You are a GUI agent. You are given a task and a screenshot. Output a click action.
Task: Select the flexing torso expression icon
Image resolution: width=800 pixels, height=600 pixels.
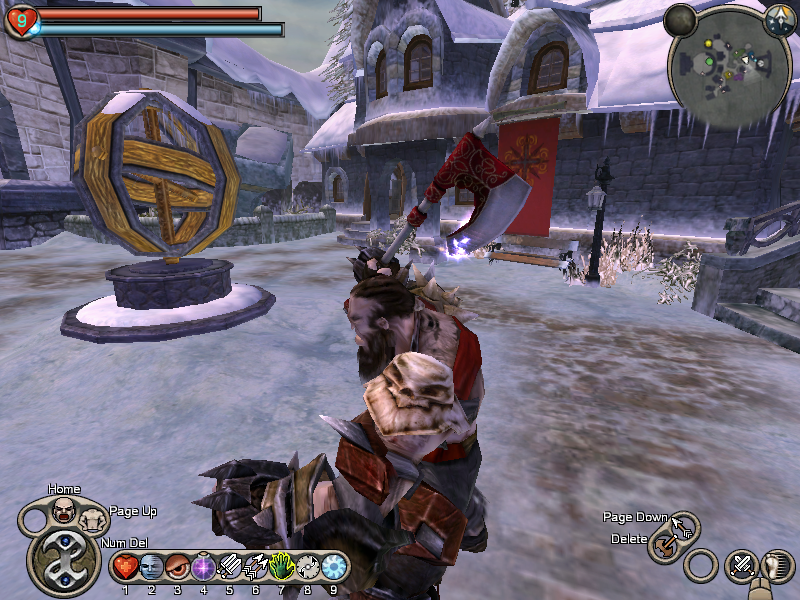[x=93, y=519]
